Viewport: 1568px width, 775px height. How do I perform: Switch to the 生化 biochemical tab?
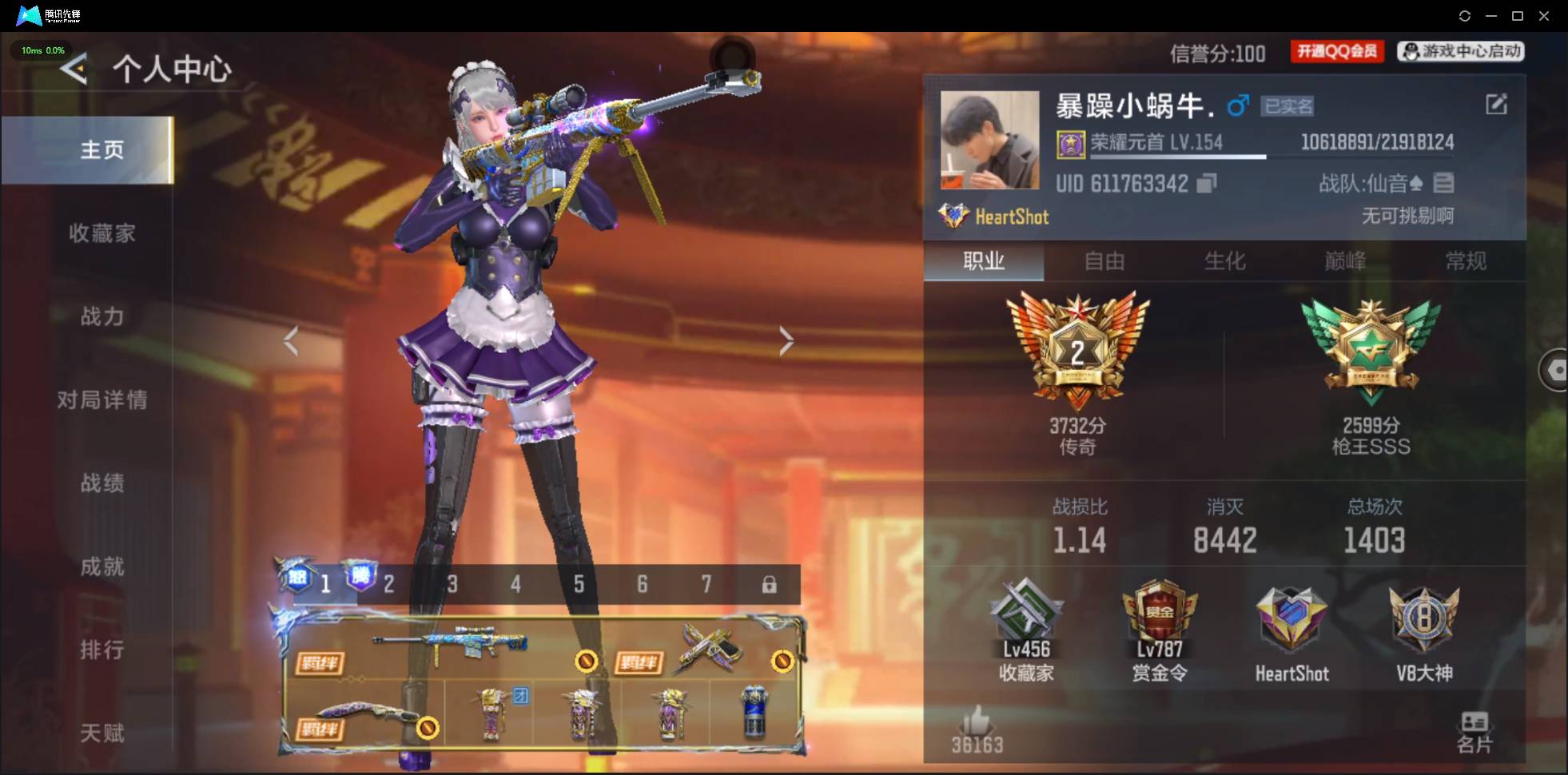click(1224, 262)
